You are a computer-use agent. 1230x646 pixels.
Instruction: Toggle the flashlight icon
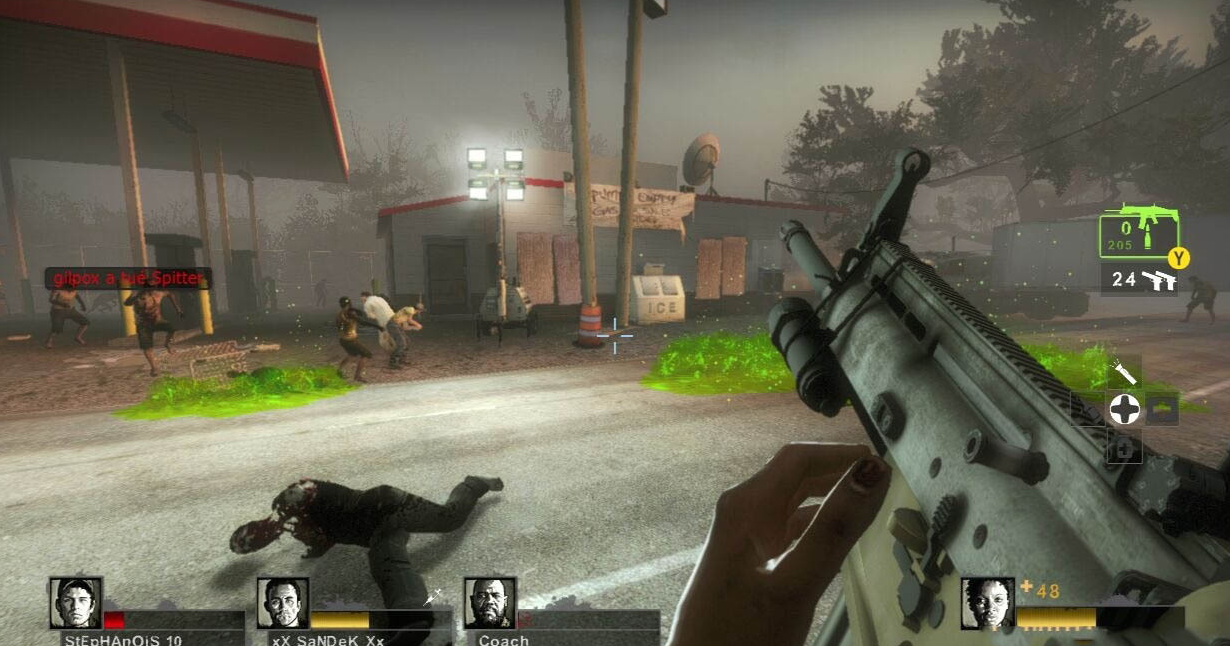click(1126, 373)
